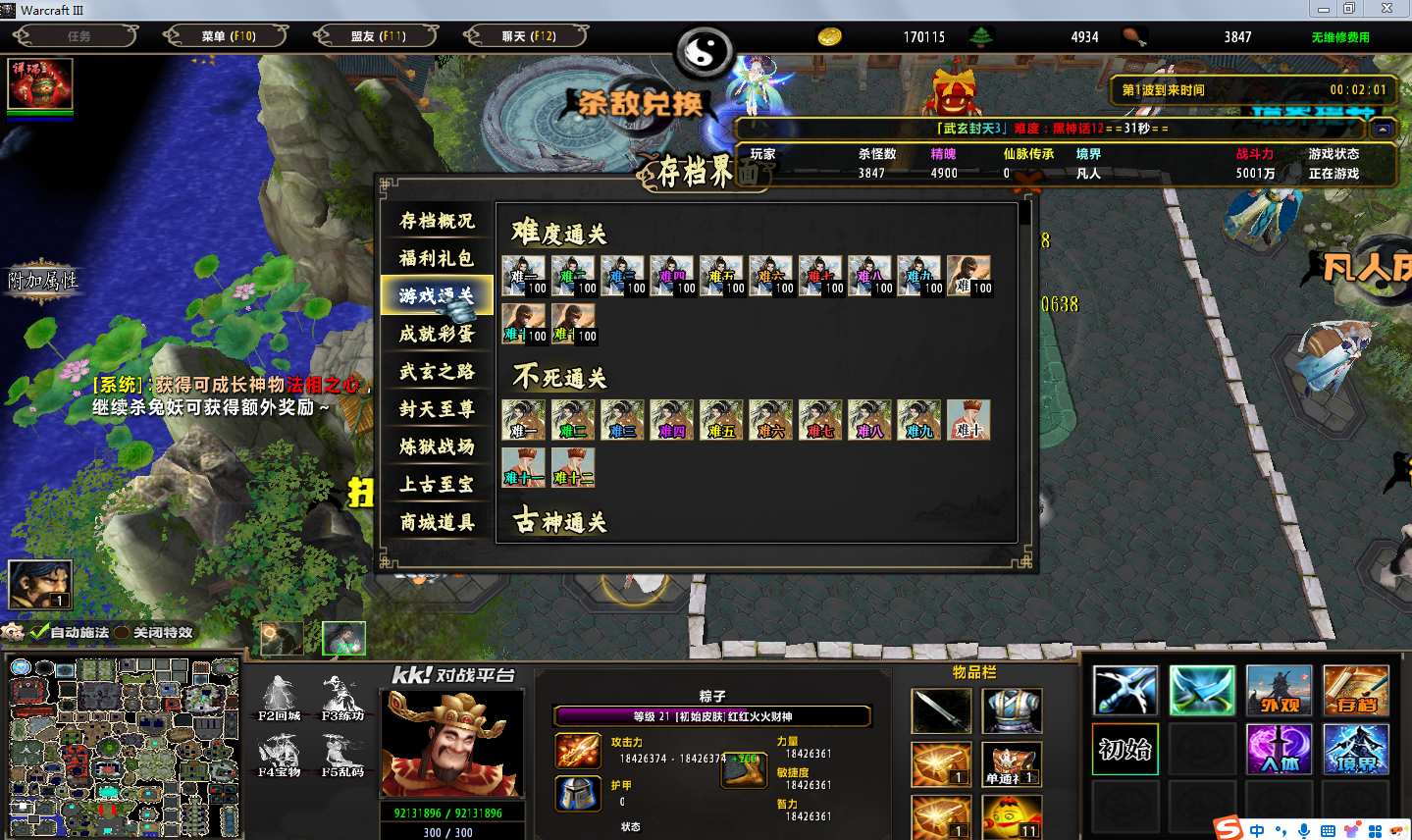Select the 成就彩蛋 tab
The height and width of the screenshot is (840, 1412).
point(437,334)
